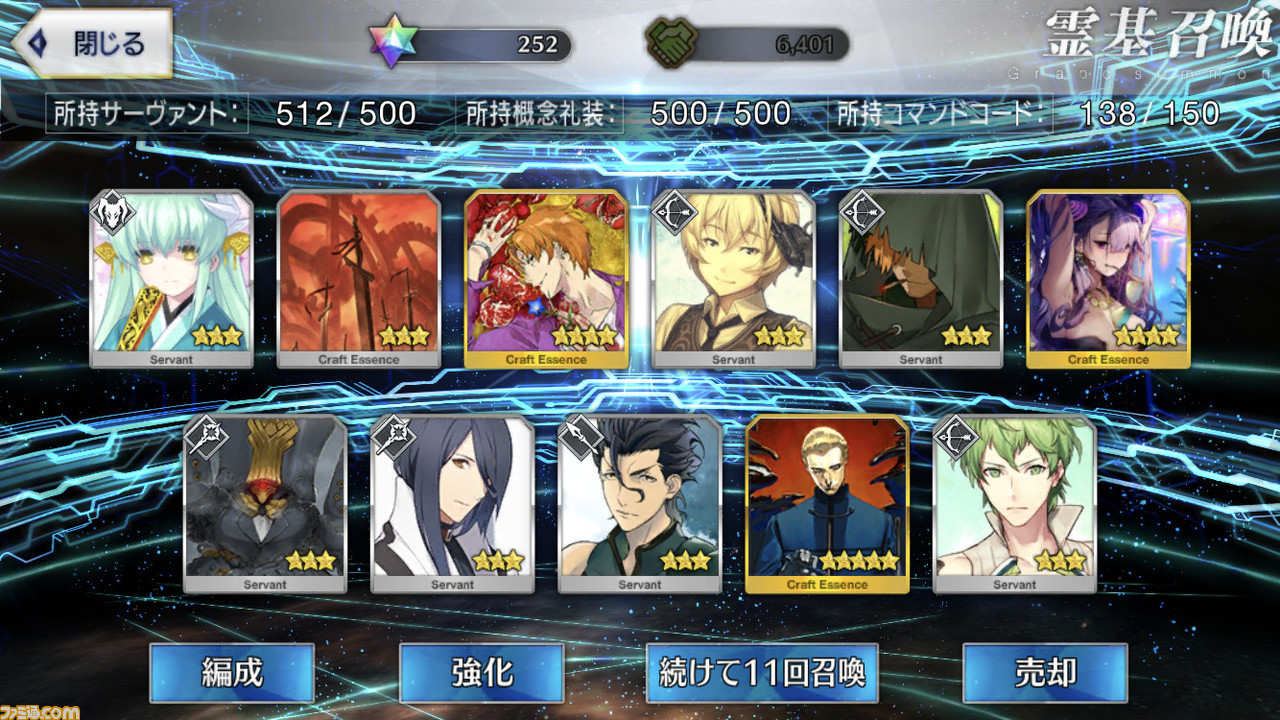Tap 続けて11回召喚 to summon again

pos(762,673)
